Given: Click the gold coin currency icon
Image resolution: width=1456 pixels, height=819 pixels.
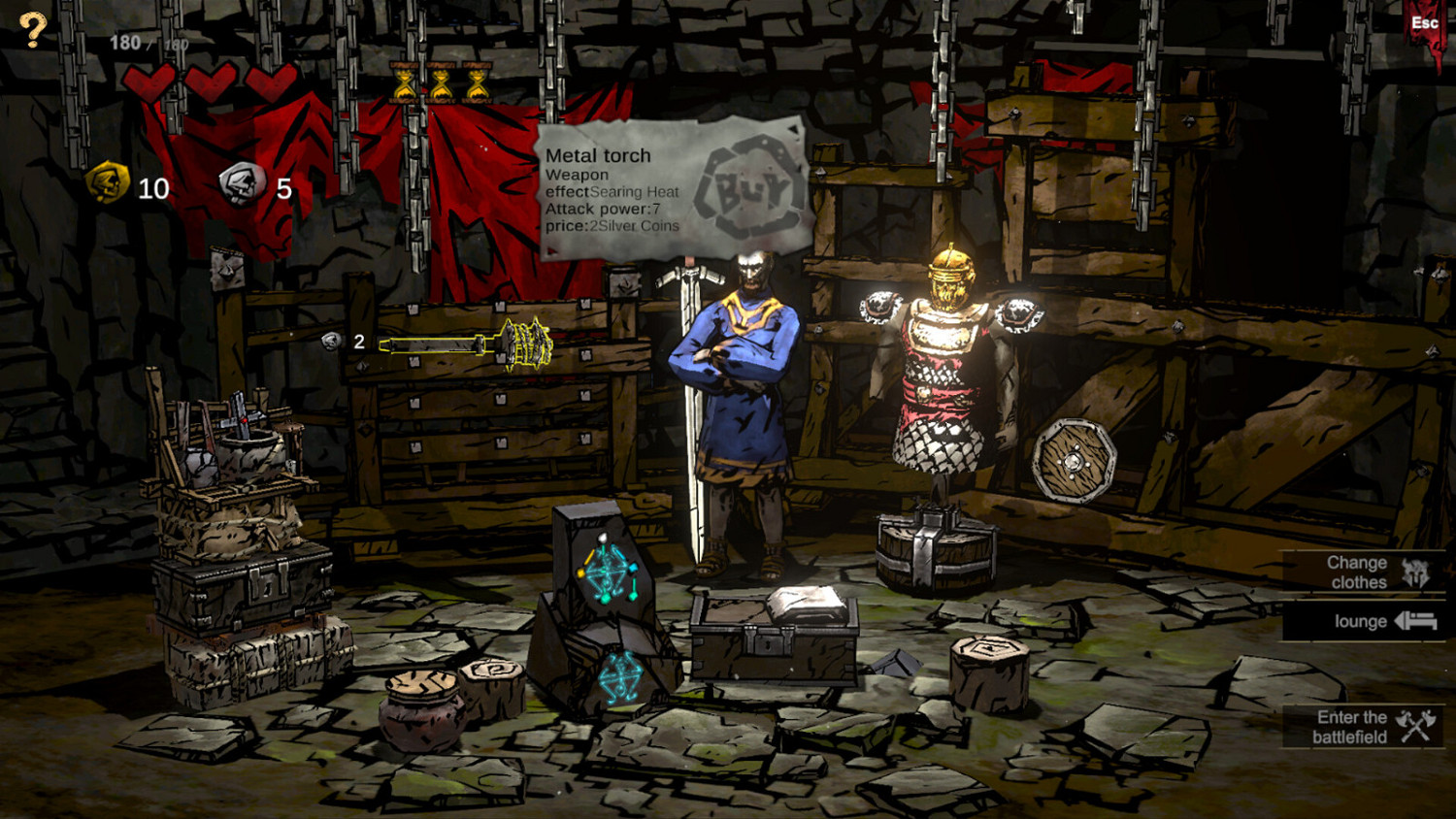Looking at the screenshot, I should point(107,183).
